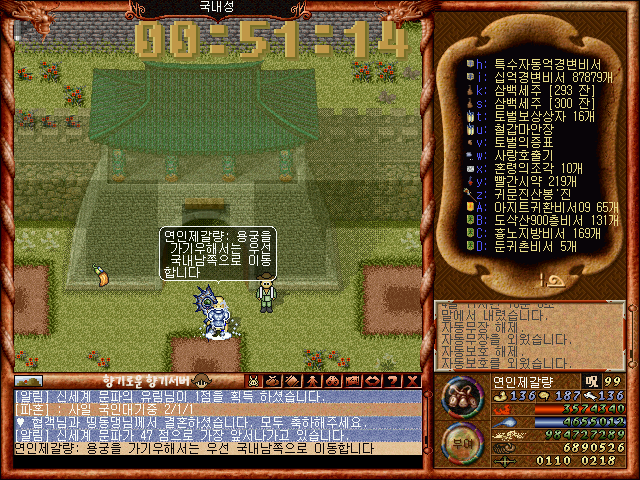Click the landscape thumbnail left of chat bar
Screen dimensions: 640x480
[29, 380]
